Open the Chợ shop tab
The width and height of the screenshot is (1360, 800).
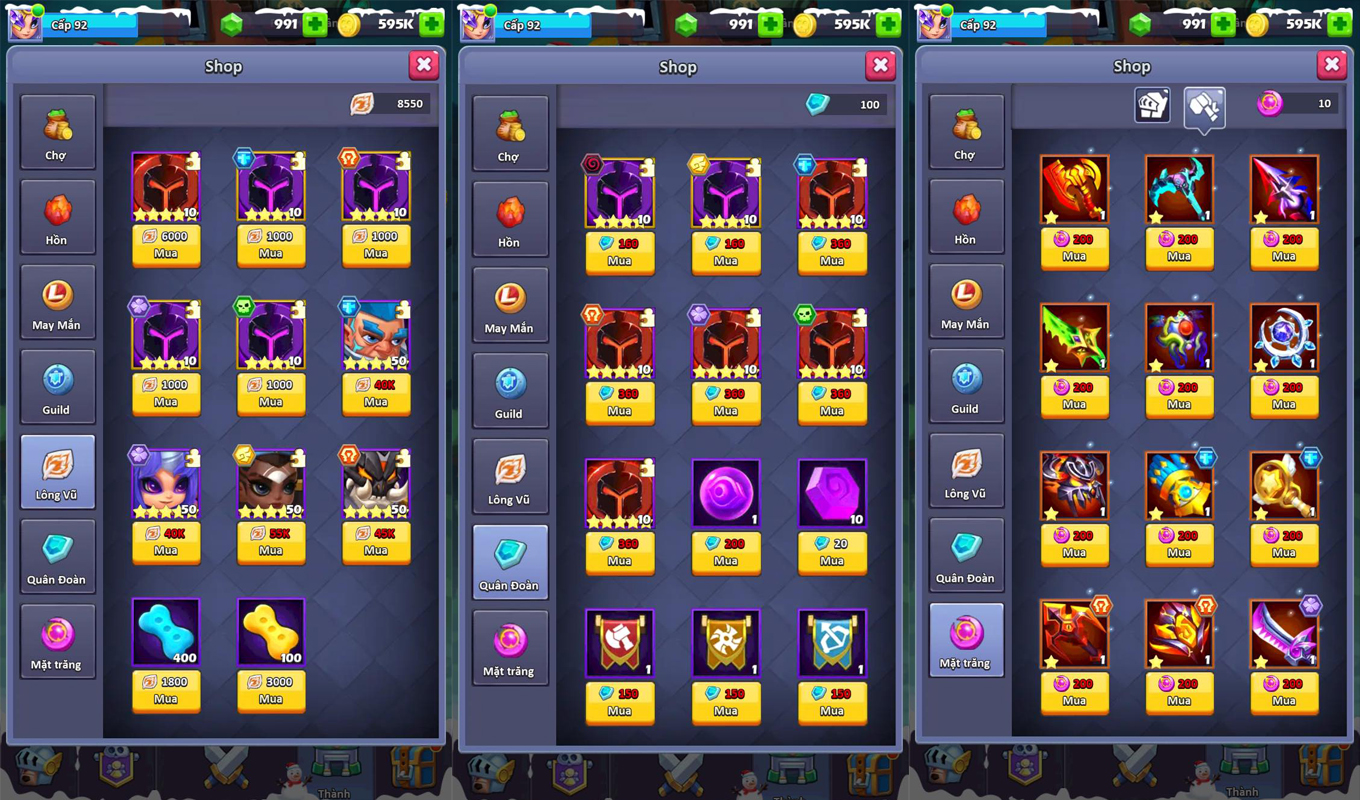coord(58,131)
